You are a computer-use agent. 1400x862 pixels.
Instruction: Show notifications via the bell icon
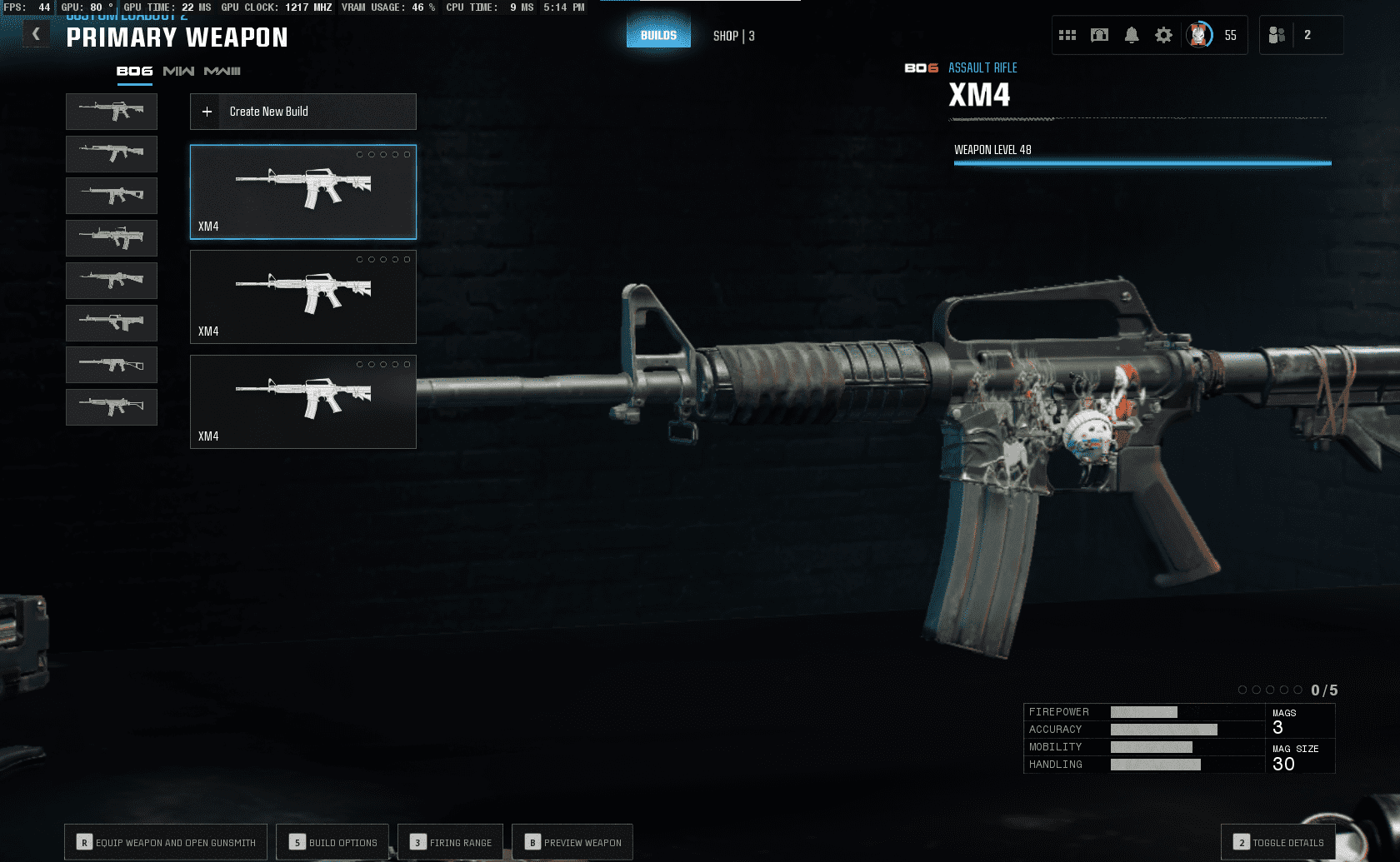(x=1132, y=35)
